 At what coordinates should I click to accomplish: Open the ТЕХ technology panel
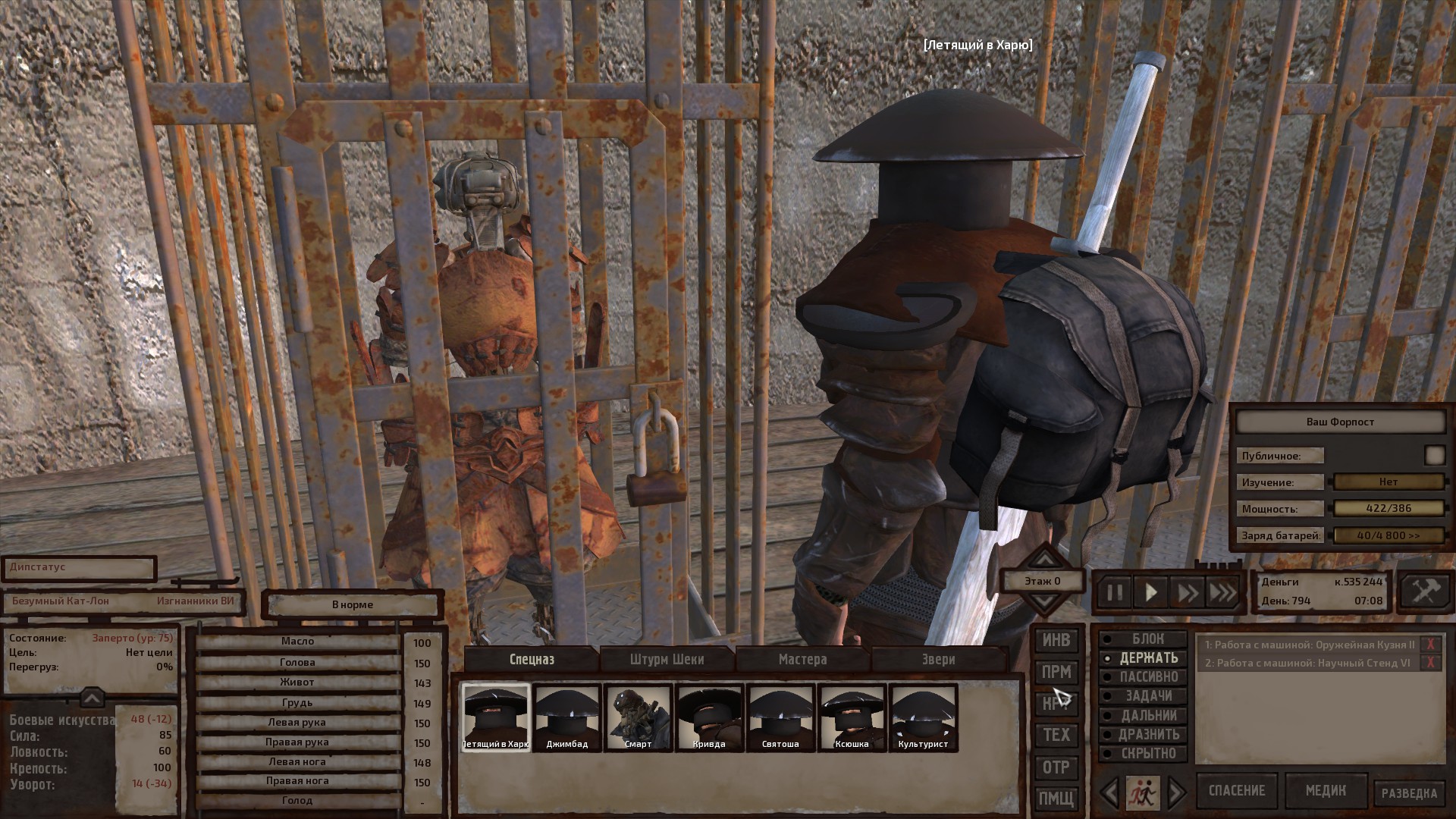pos(1056,735)
